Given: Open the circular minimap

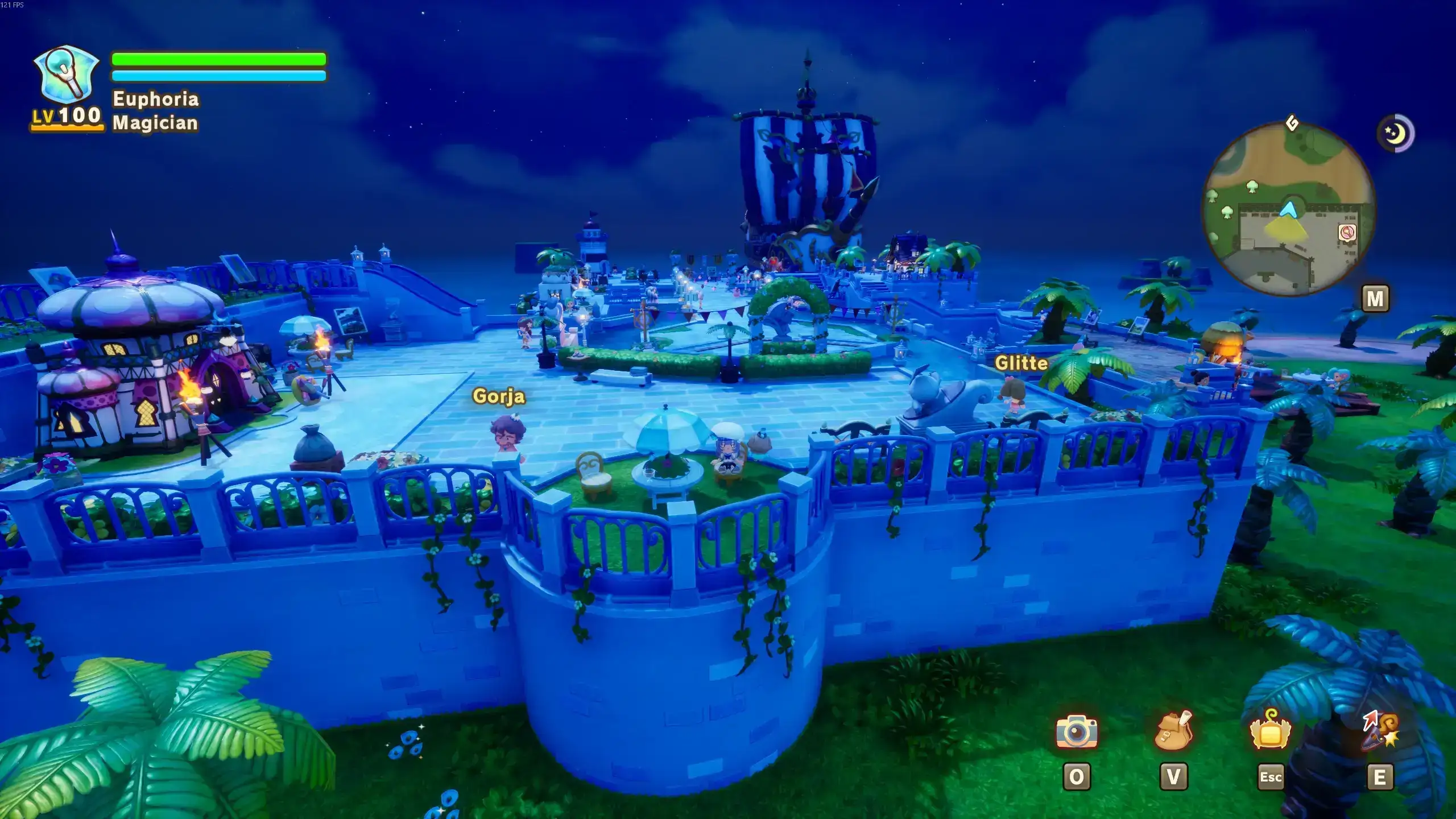Looking at the screenshot, I should click(1288, 209).
